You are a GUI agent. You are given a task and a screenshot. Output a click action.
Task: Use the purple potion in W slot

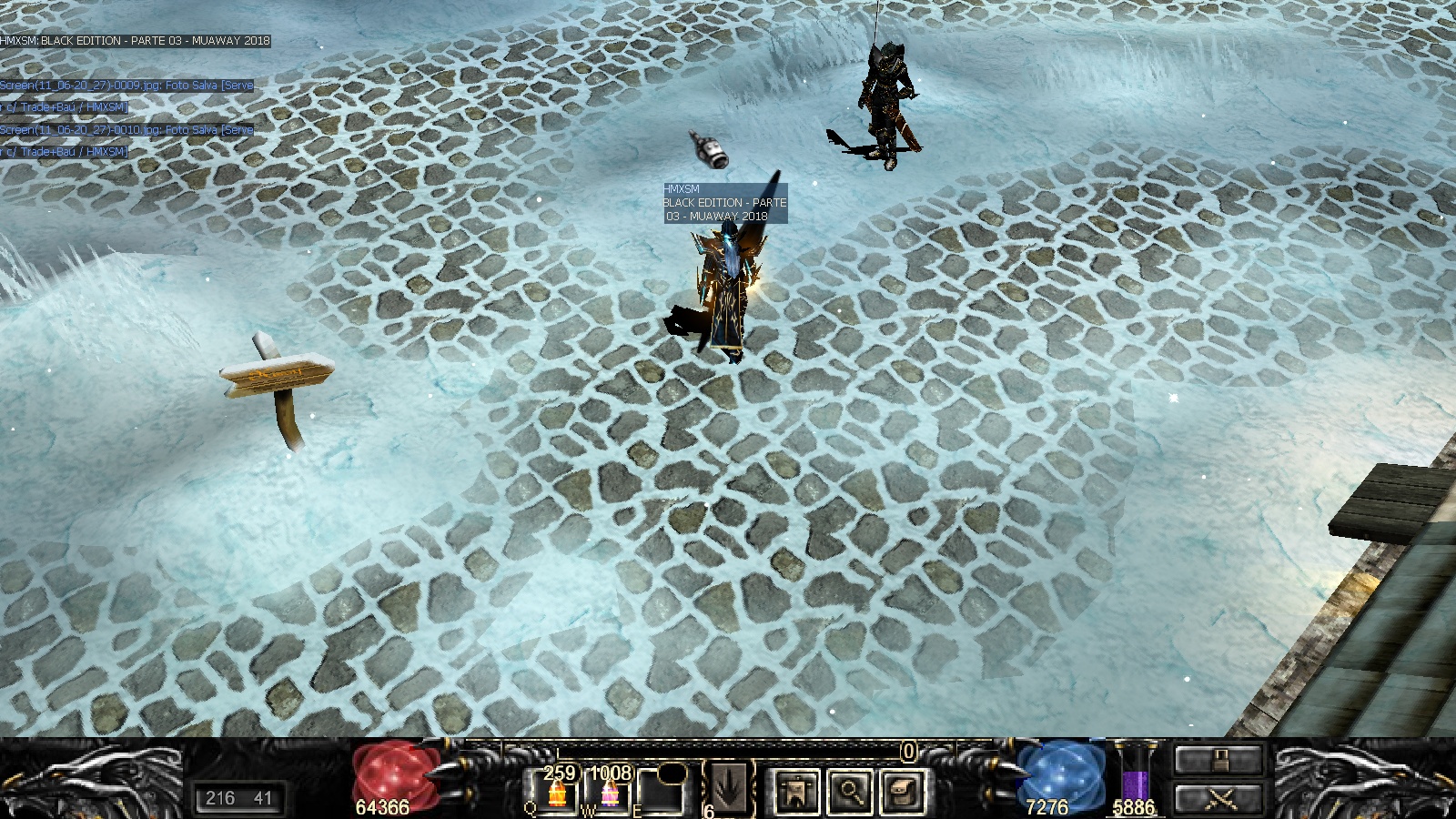click(609, 794)
